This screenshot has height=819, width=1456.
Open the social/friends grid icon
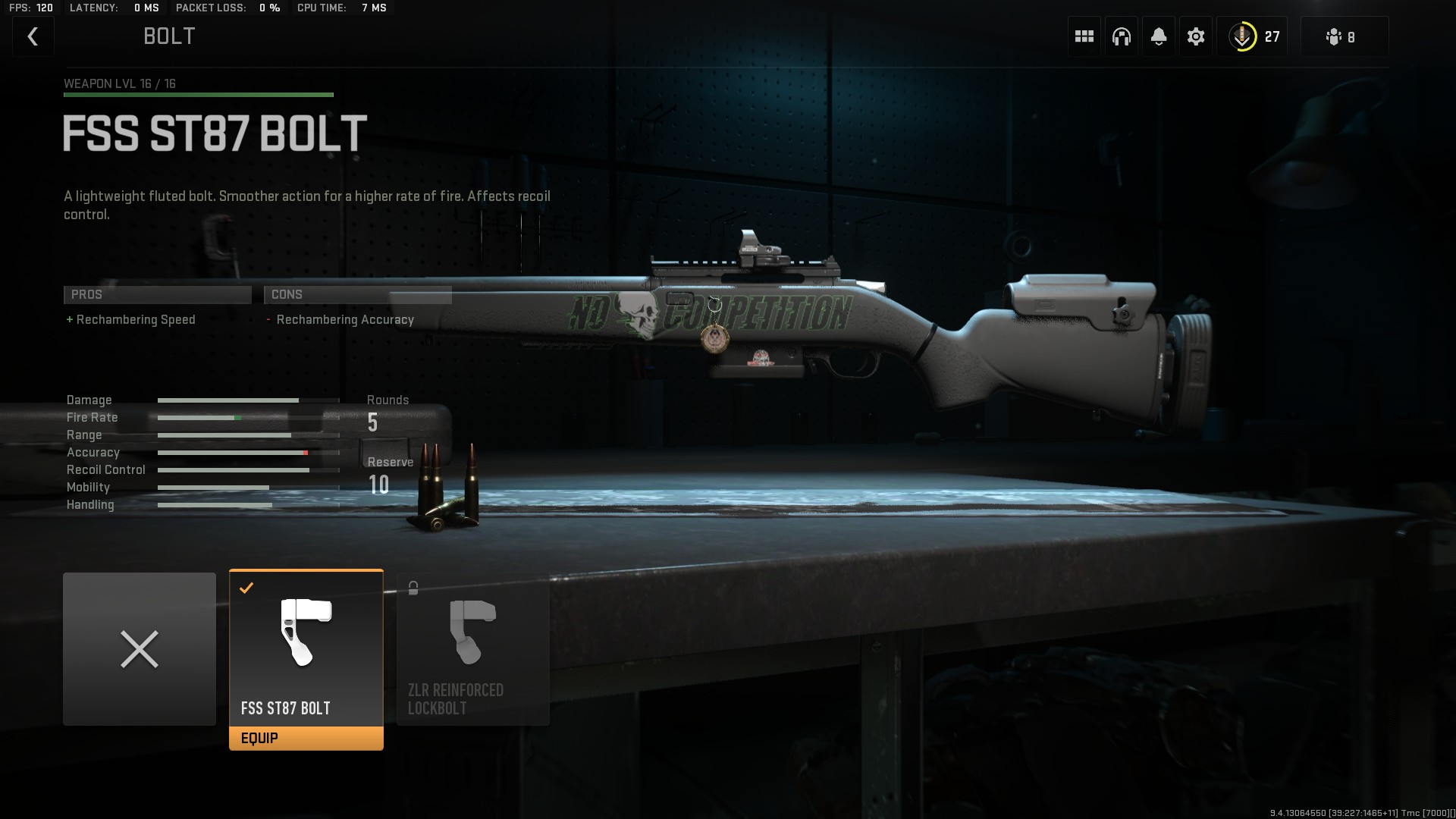pyautogui.click(x=1083, y=36)
